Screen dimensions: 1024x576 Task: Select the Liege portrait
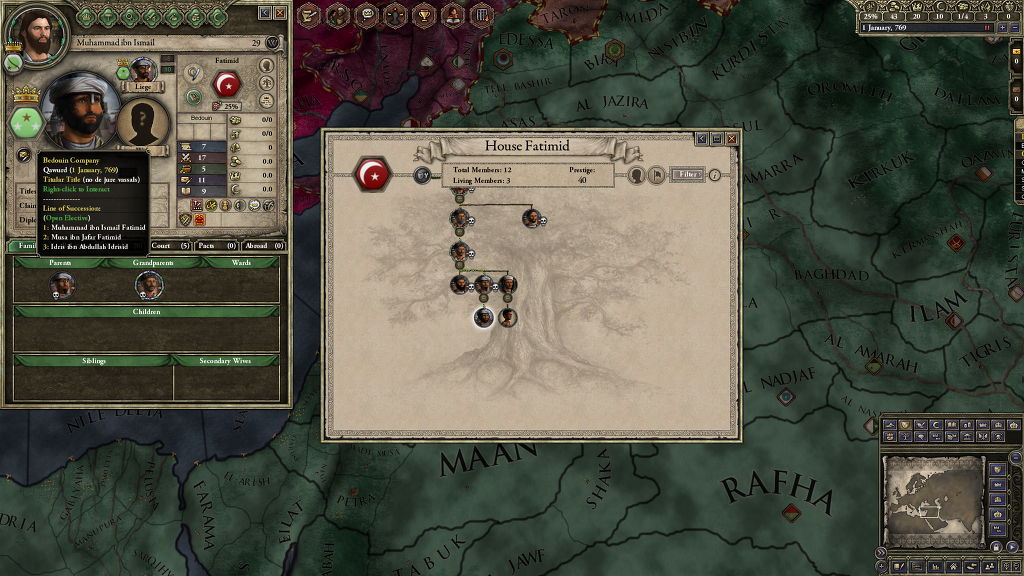pyautogui.click(x=143, y=70)
